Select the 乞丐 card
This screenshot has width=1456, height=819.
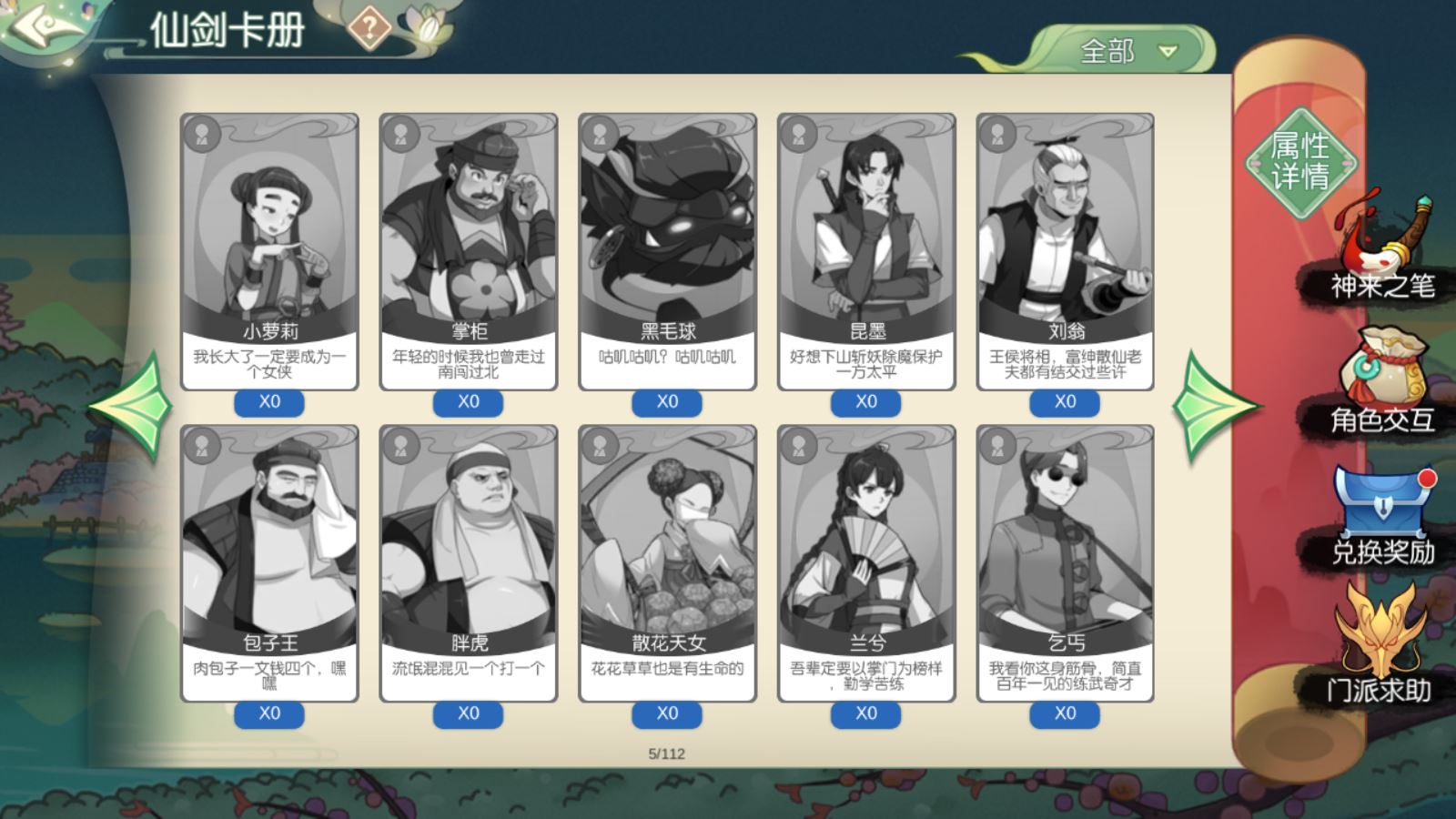(x=1065, y=562)
